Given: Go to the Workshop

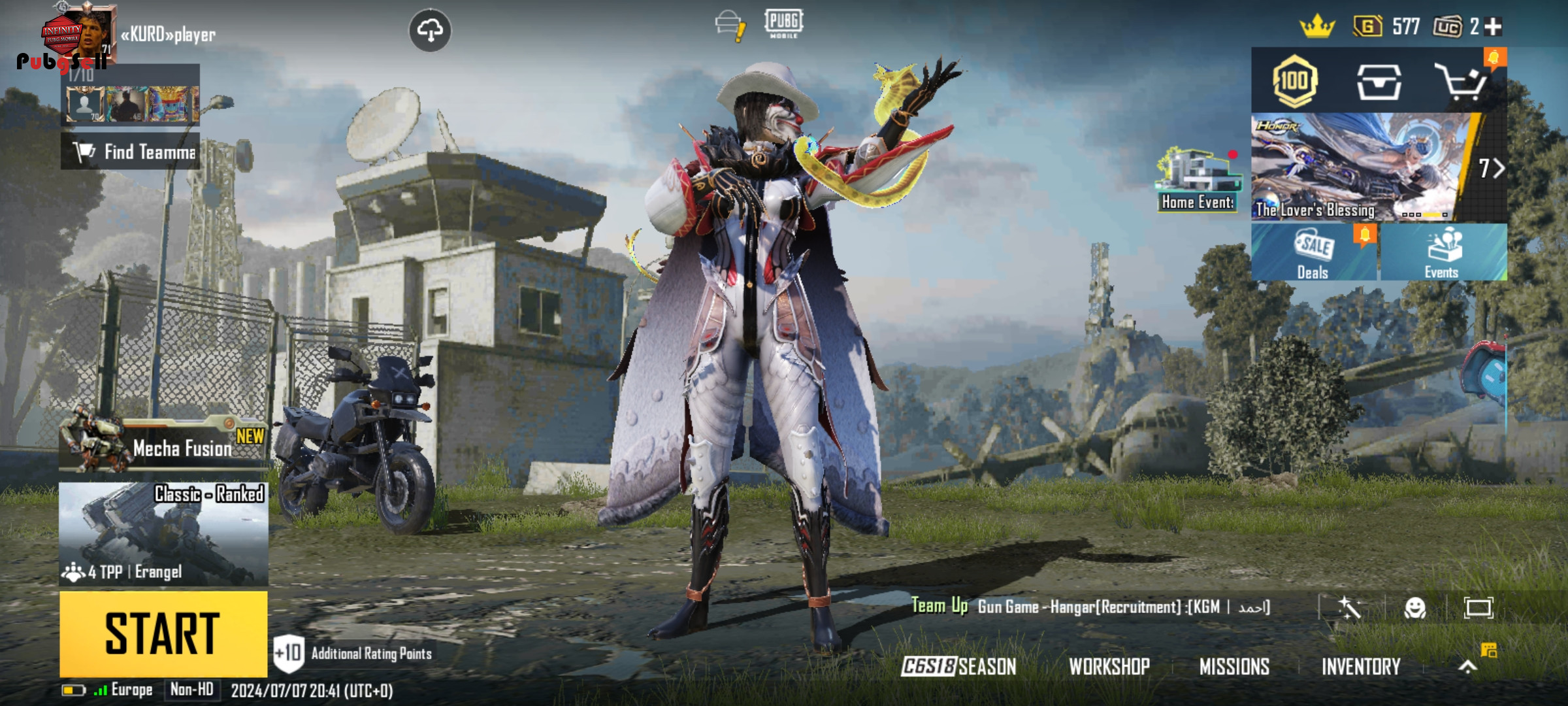Looking at the screenshot, I should (x=1109, y=666).
